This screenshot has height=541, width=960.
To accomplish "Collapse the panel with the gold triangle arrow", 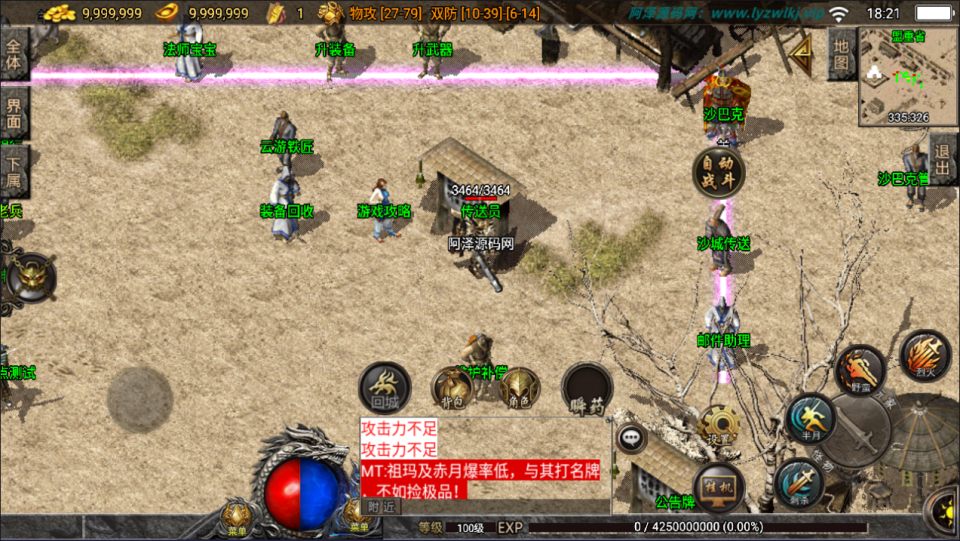I will (799, 51).
